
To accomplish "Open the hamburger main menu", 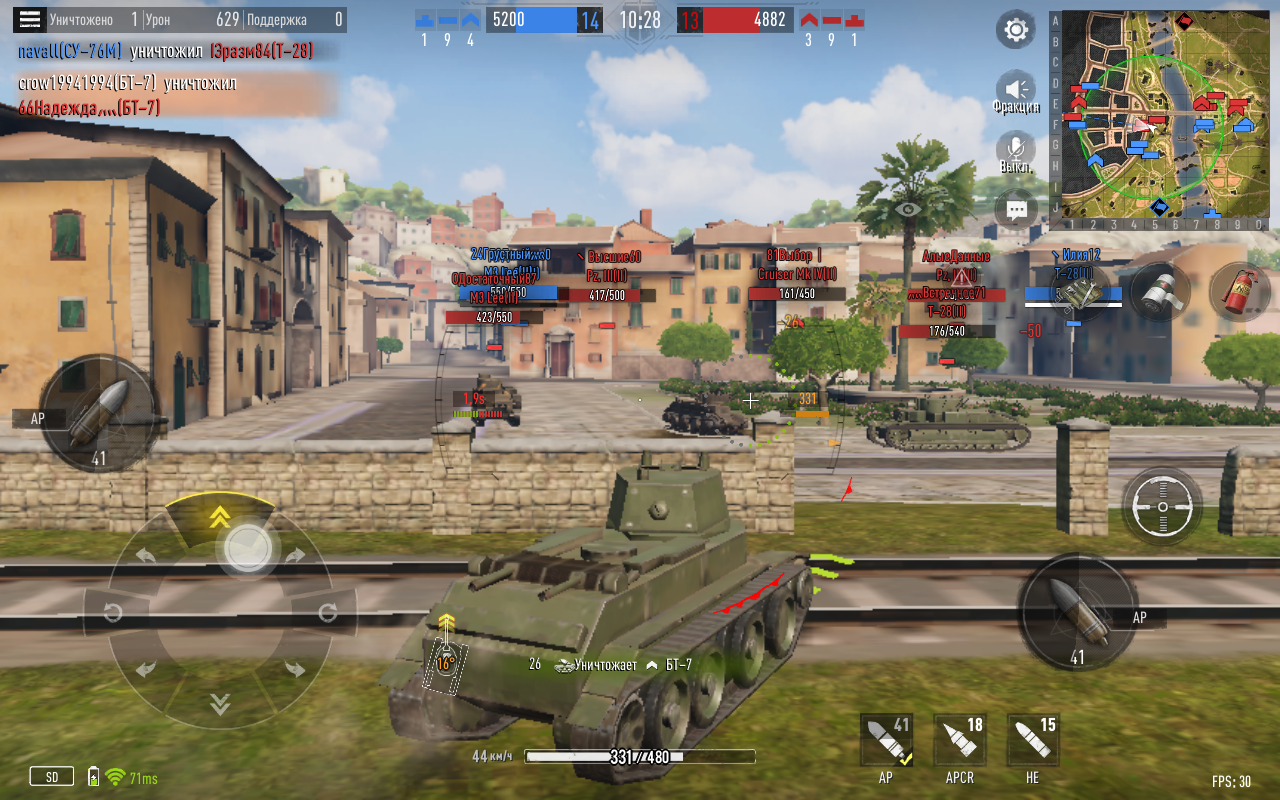I will [x=31, y=19].
